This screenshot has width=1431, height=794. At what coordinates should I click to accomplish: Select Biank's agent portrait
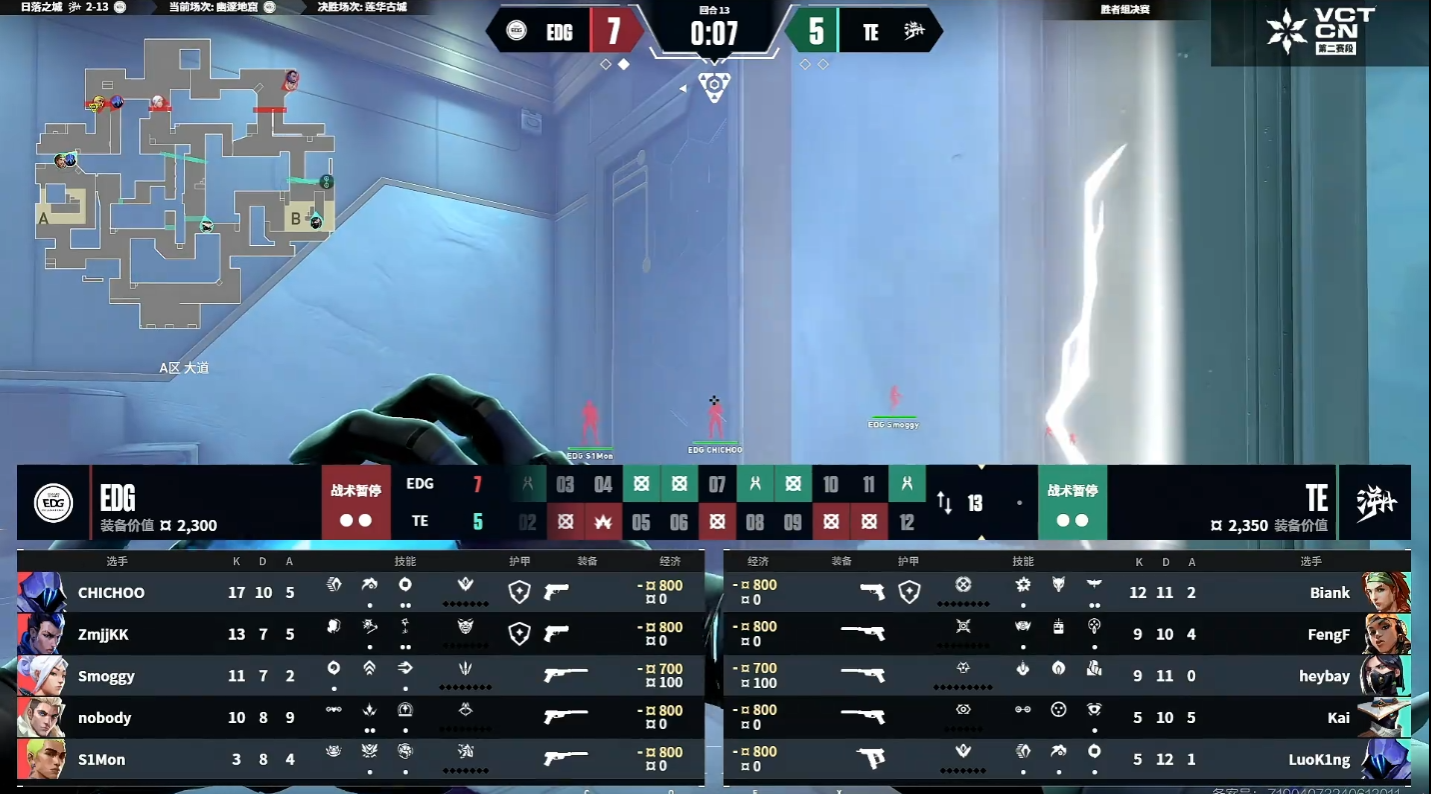tap(1386, 592)
